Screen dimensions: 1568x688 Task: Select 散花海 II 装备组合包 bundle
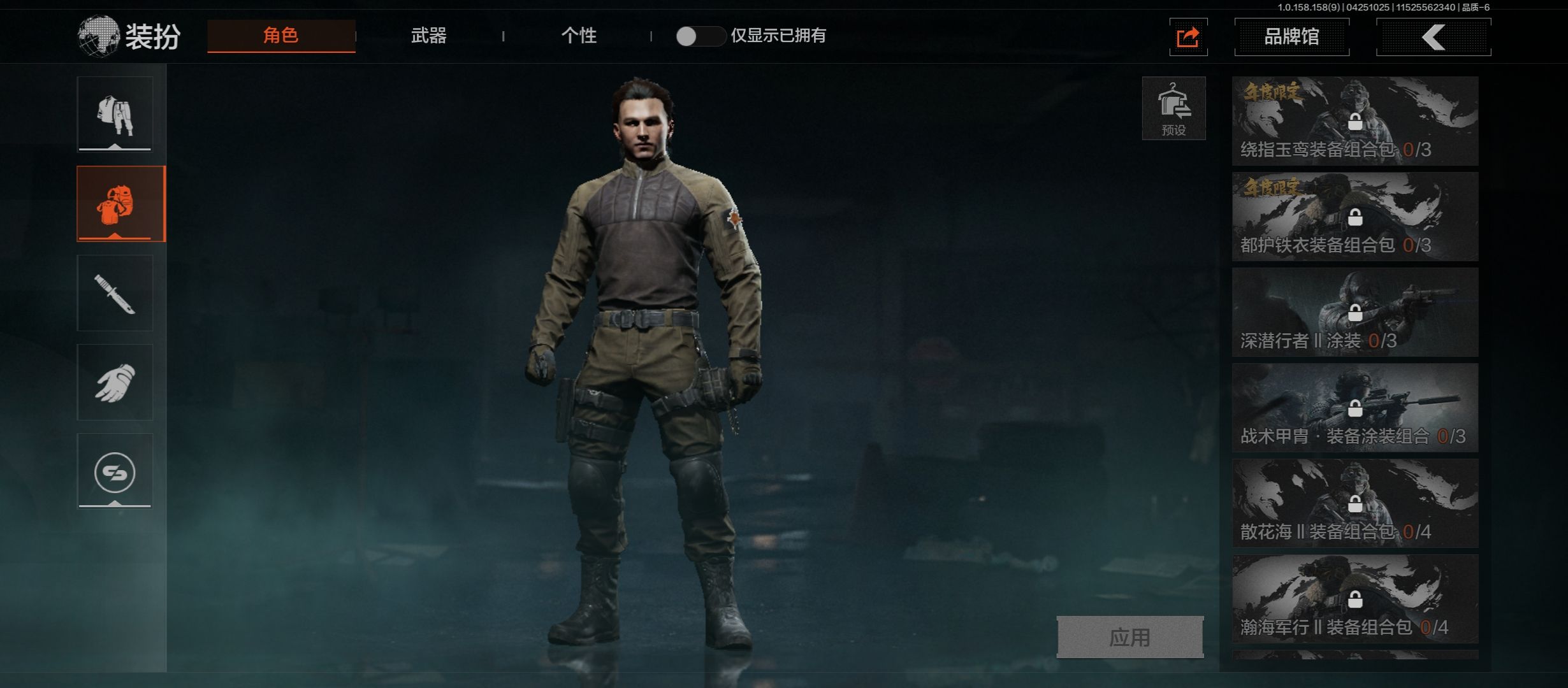[1354, 503]
